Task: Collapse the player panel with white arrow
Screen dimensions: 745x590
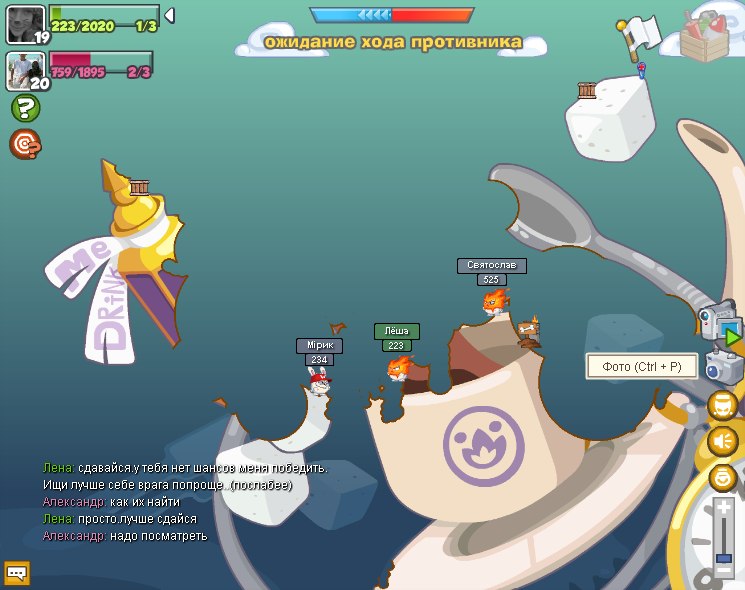Action: (x=169, y=15)
